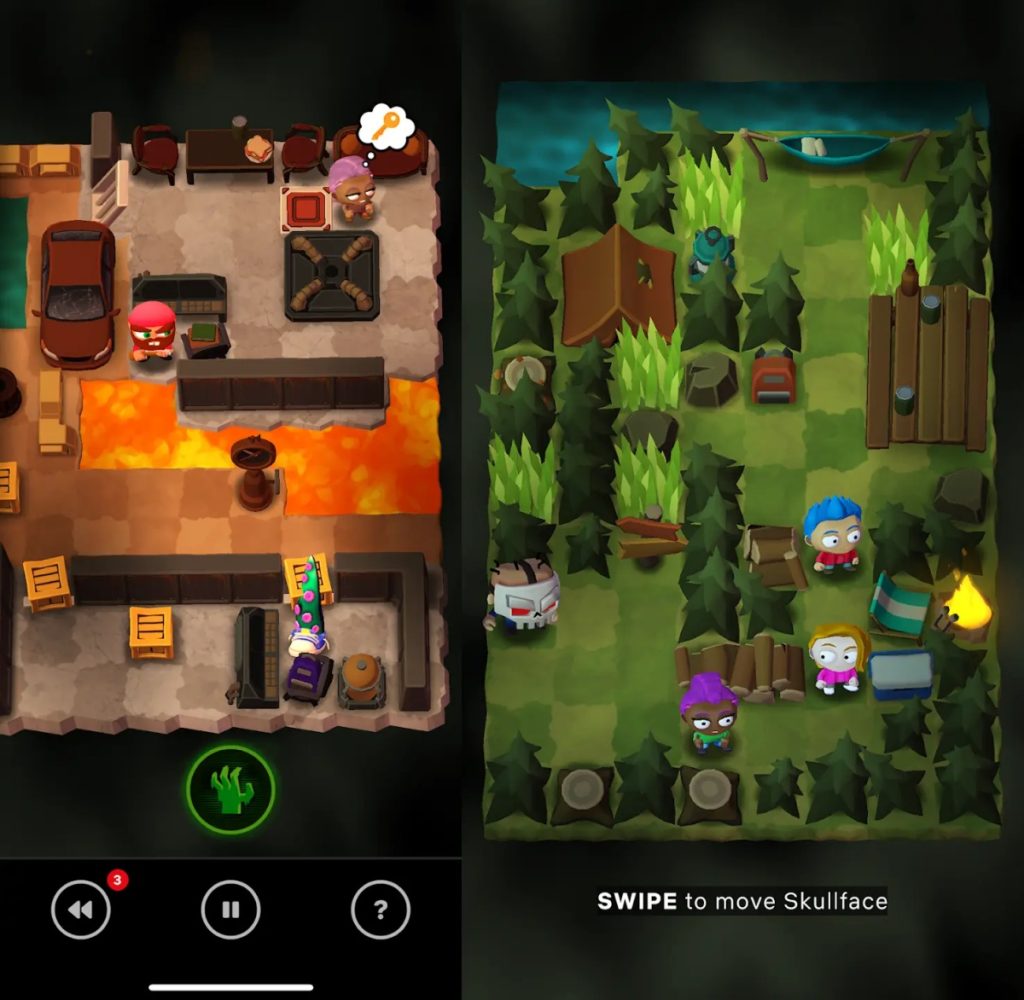Tap the rewind undo button
Screen dimensions: 1024x1000
click(81, 909)
